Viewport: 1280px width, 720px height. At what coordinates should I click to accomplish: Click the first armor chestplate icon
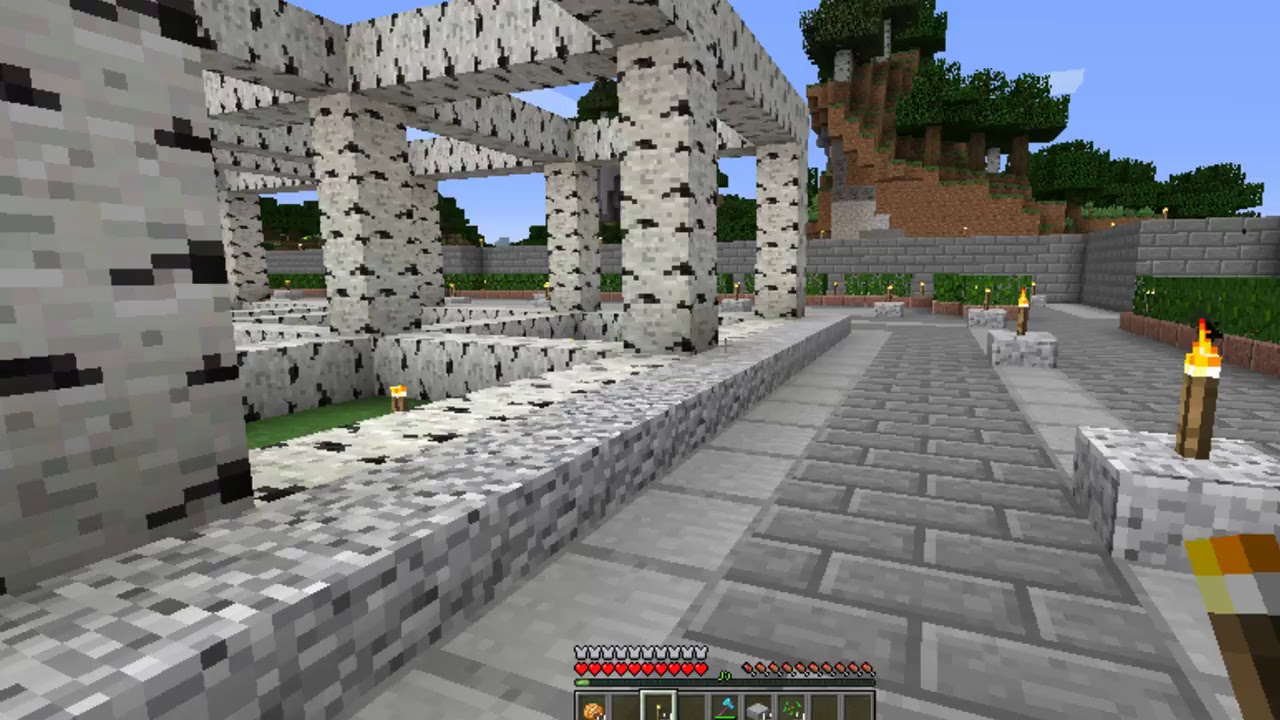(x=580, y=652)
